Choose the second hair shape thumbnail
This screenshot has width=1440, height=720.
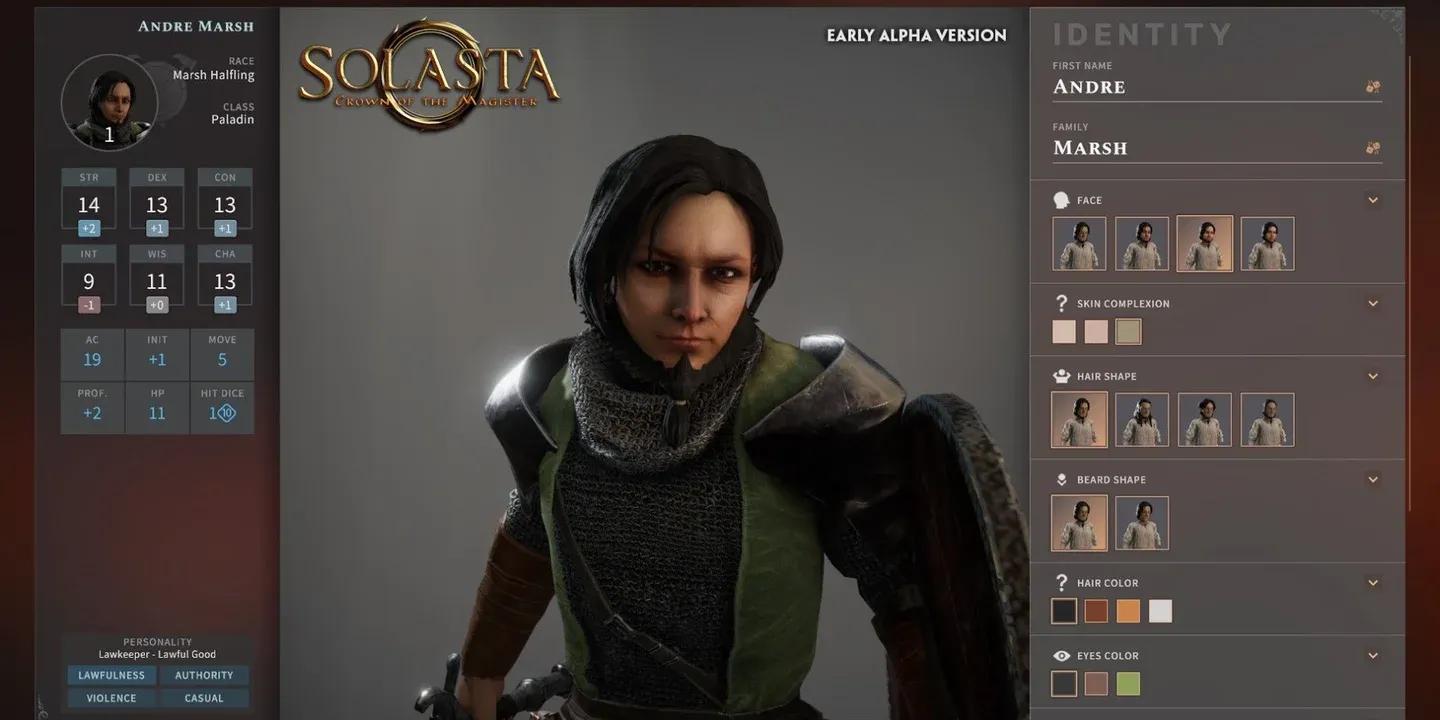coord(1142,419)
